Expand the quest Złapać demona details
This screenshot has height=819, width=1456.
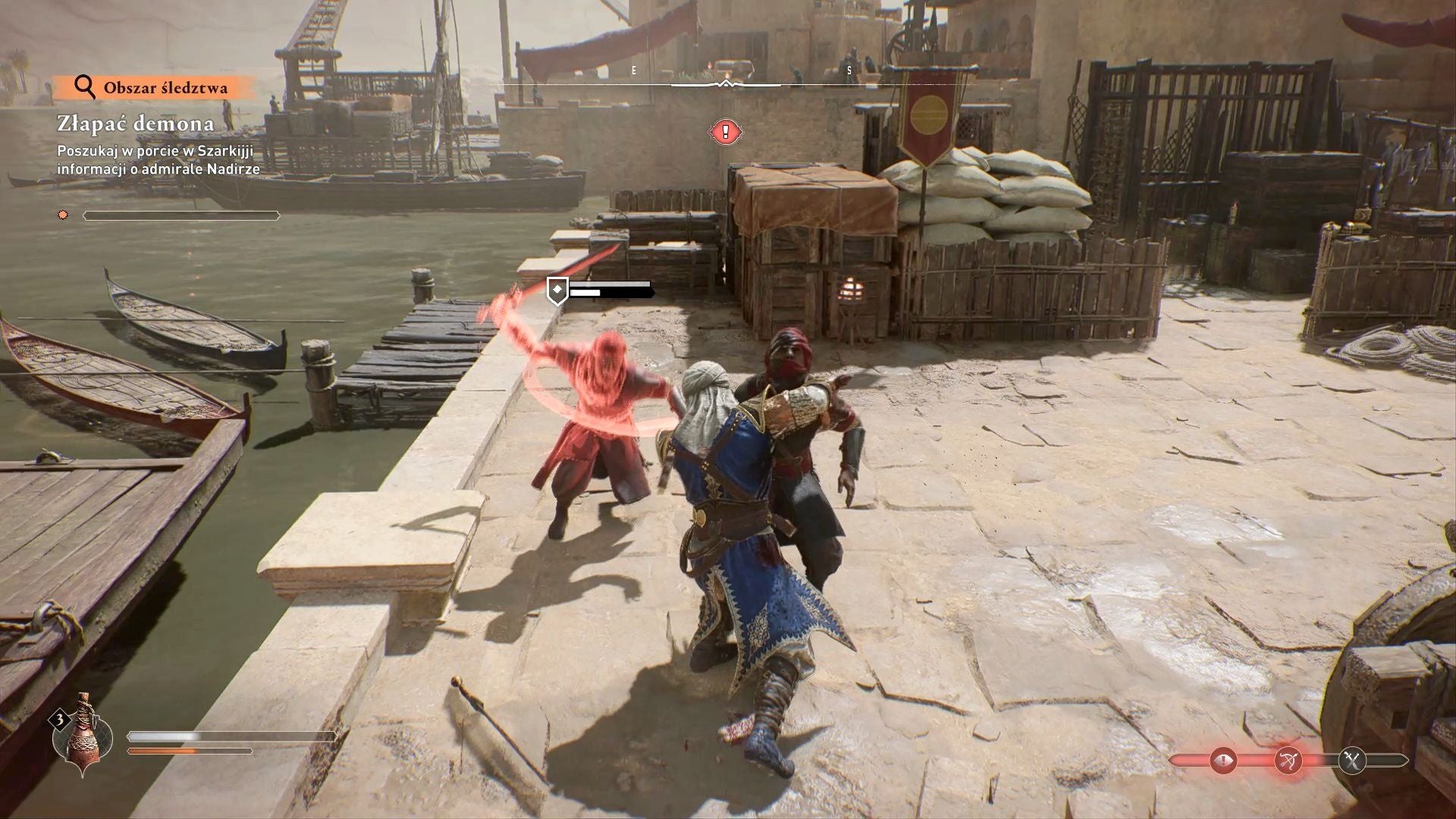coord(135,123)
